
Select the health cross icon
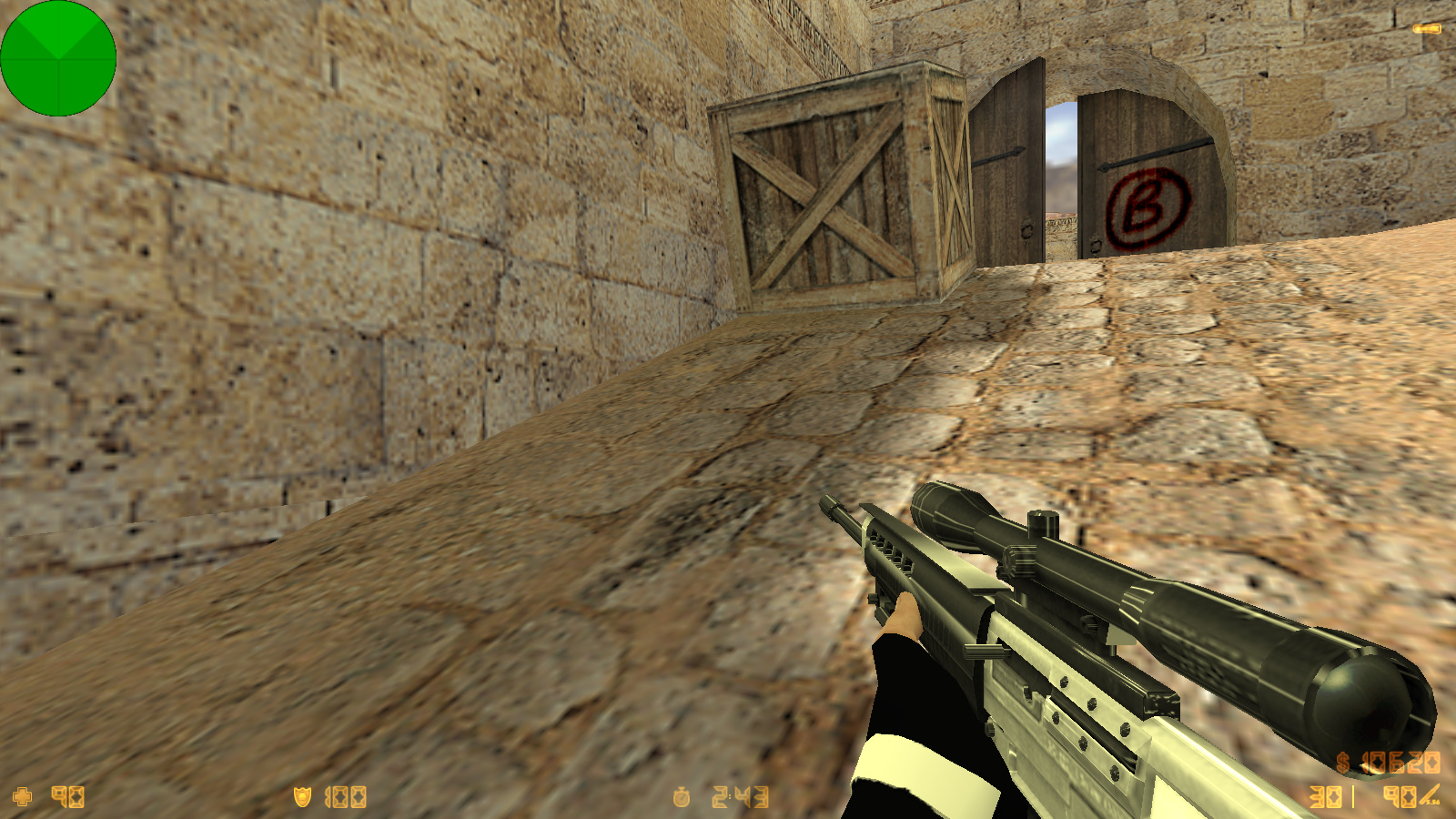coord(23,797)
